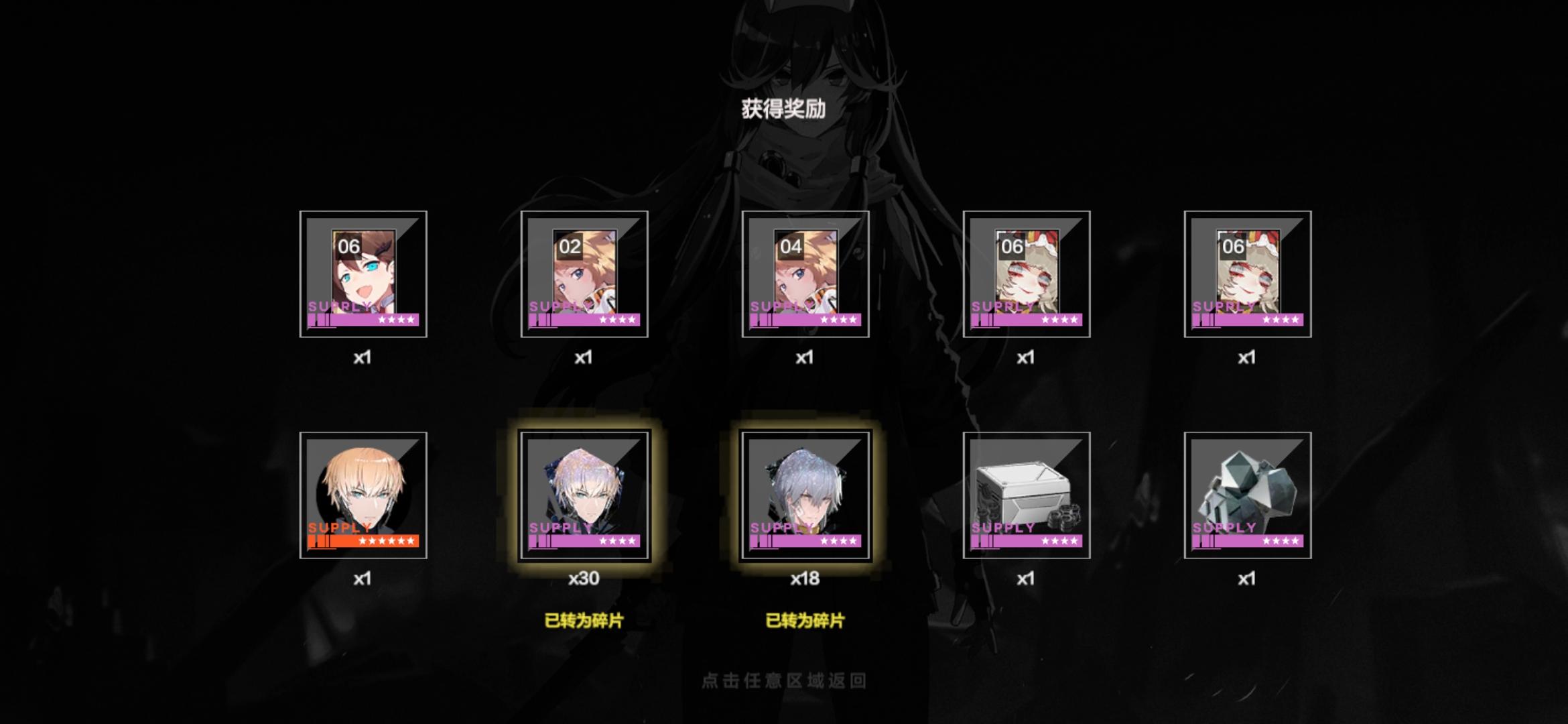Click the x1 label under first card
Screen dimensions: 1568x724
363,359
